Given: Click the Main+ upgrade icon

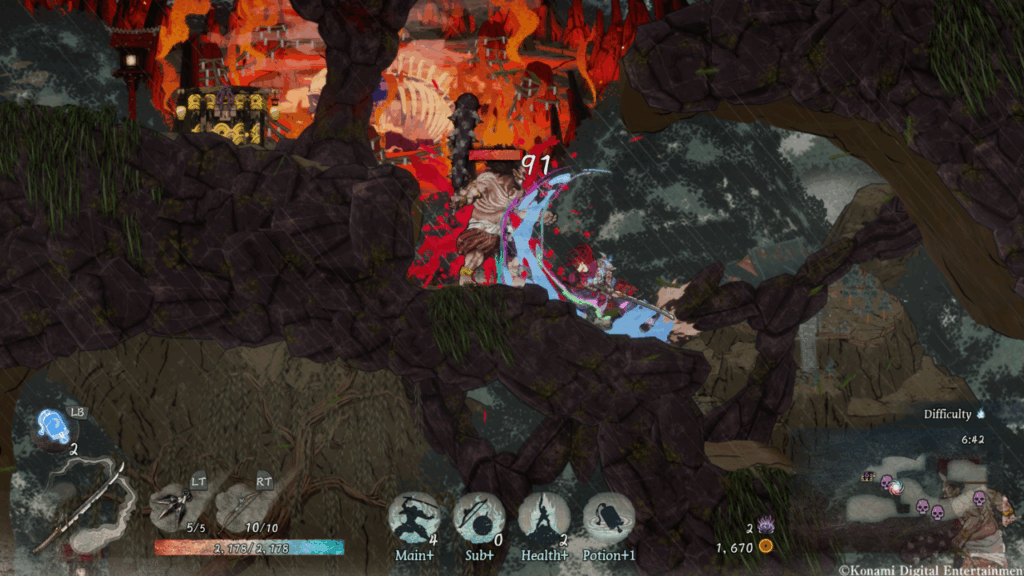Looking at the screenshot, I should coord(414,518).
